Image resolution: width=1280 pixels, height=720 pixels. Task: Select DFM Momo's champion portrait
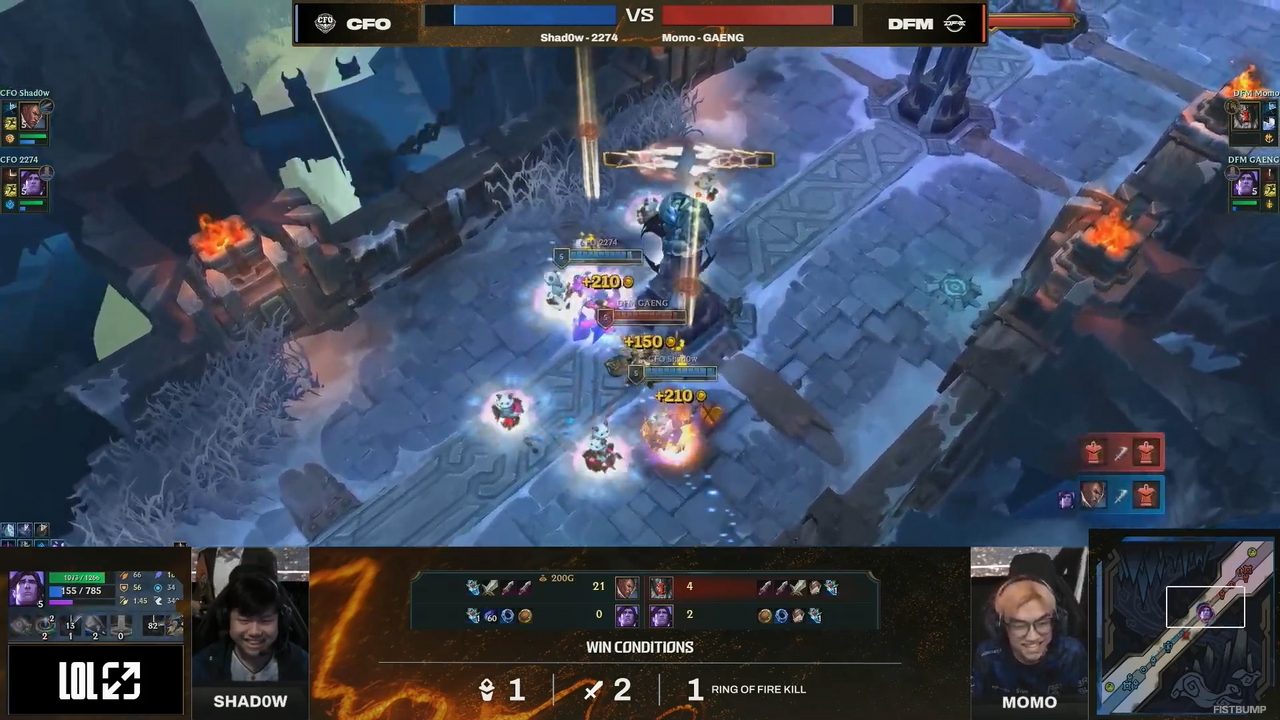pyautogui.click(x=1245, y=116)
